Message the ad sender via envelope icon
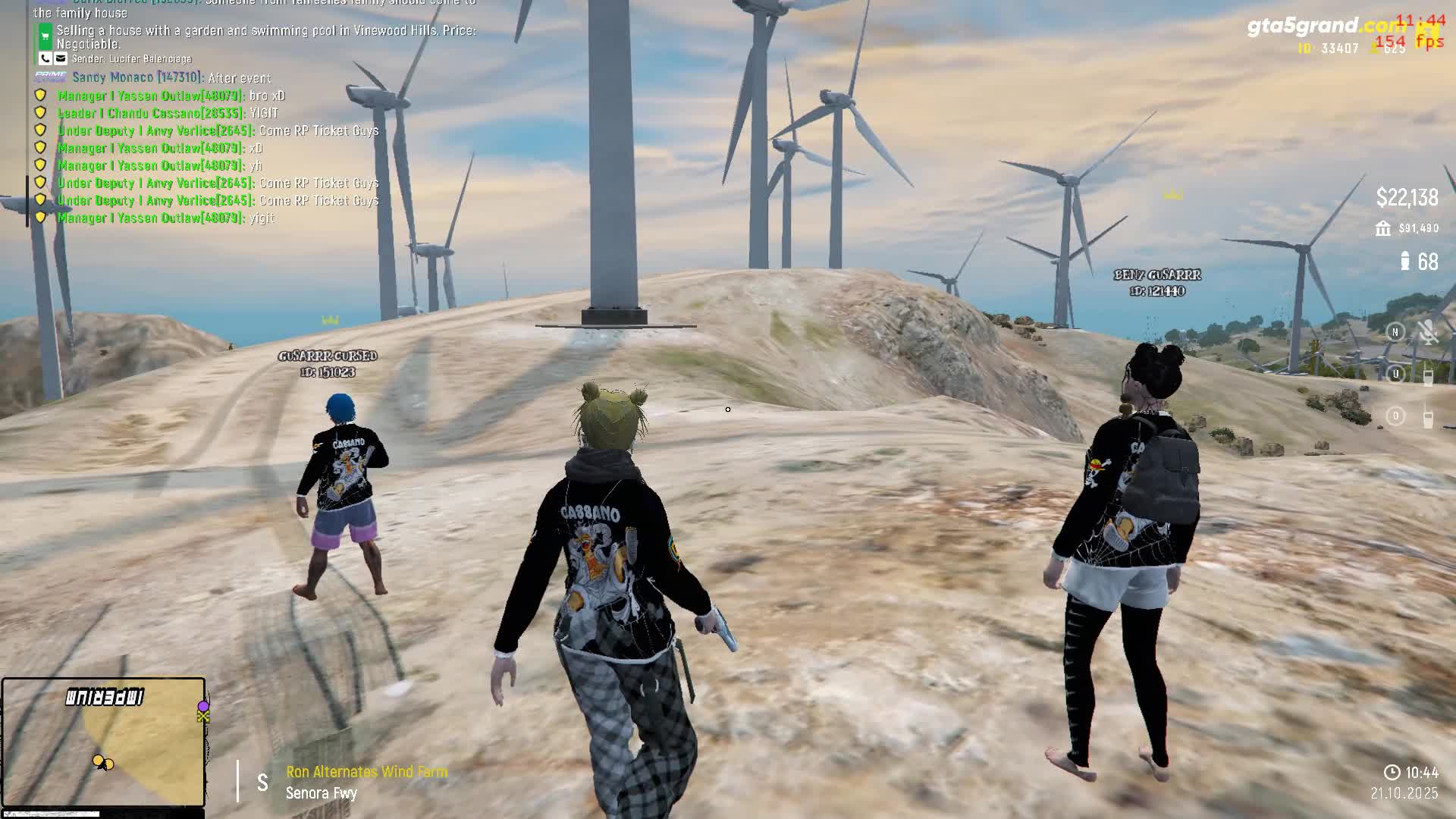Screen dimensions: 1456x819 point(61,58)
